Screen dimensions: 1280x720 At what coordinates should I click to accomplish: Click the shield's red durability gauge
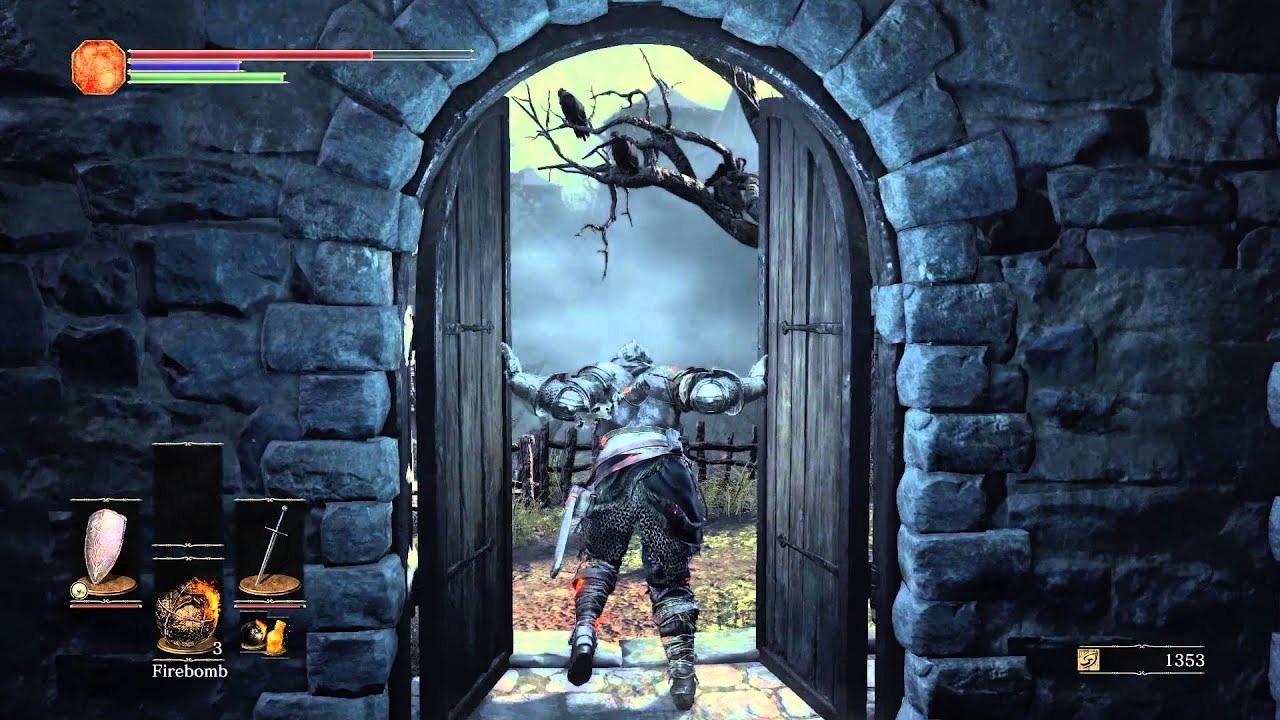pos(104,605)
